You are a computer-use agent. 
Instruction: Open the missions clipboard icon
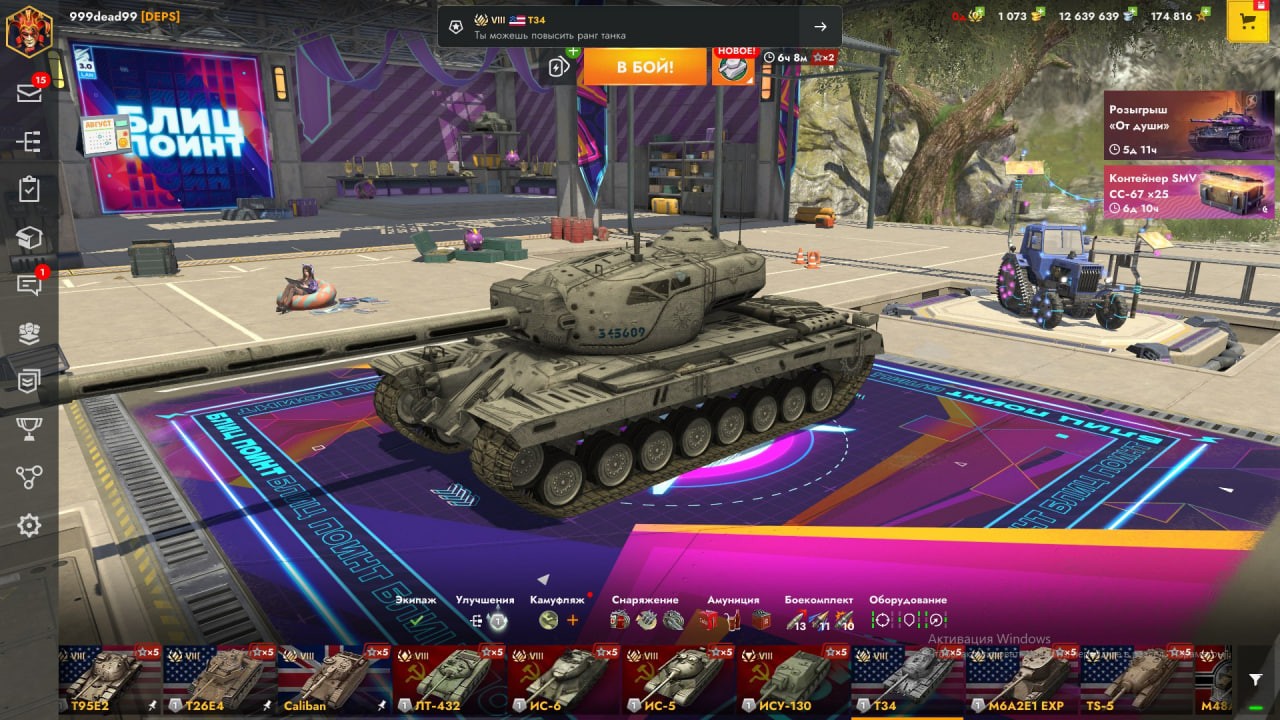(29, 190)
